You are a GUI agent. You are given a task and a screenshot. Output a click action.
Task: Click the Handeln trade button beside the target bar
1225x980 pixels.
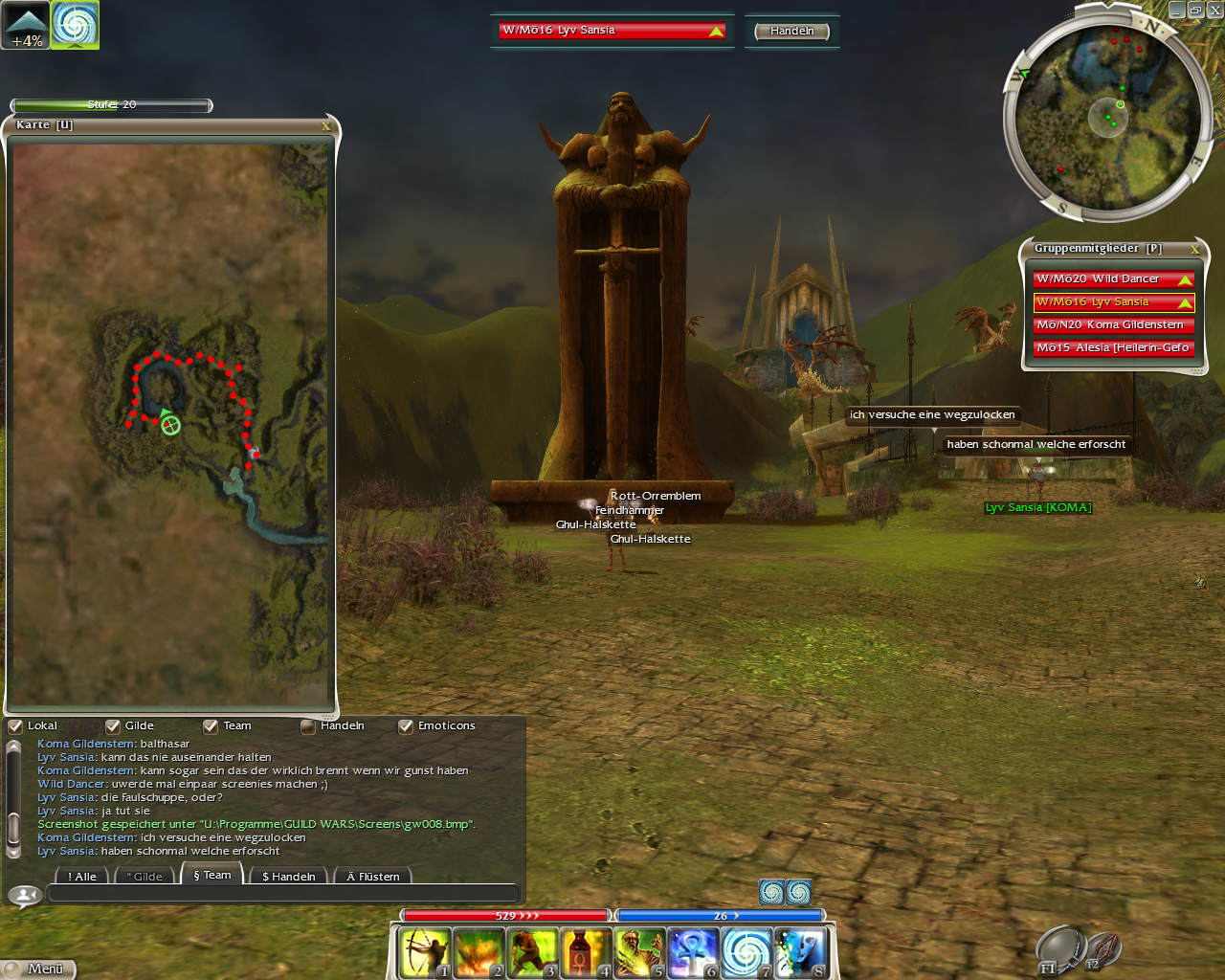[791, 31]
